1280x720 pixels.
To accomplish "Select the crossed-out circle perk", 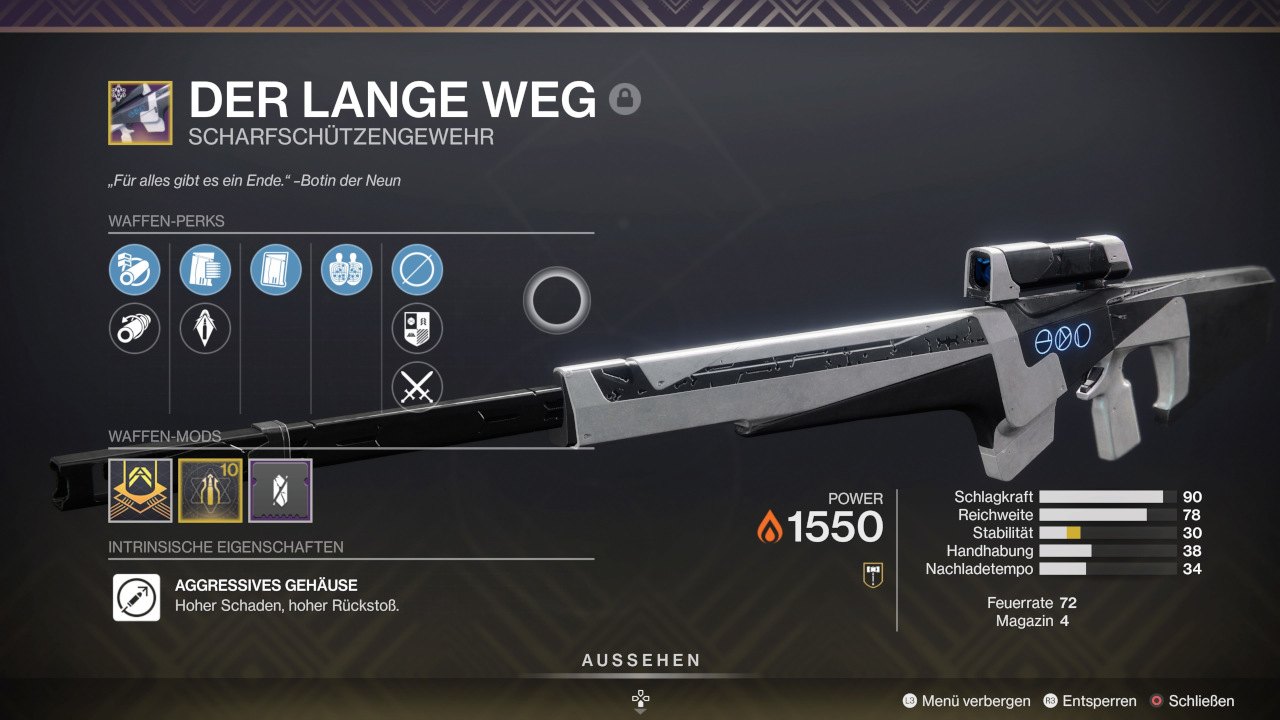I will coord(417,270).
